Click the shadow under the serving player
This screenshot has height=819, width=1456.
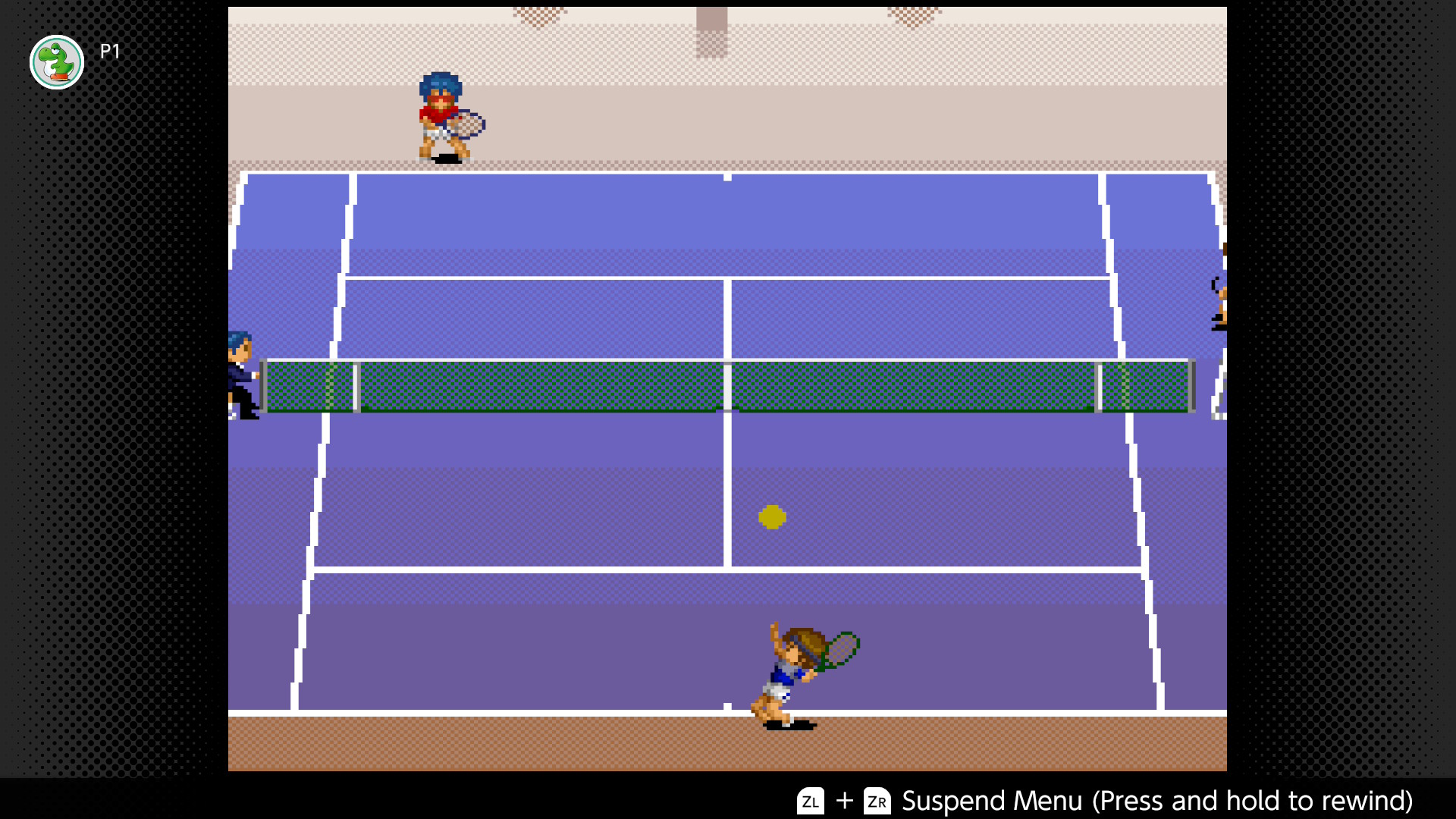coord(789,724)
